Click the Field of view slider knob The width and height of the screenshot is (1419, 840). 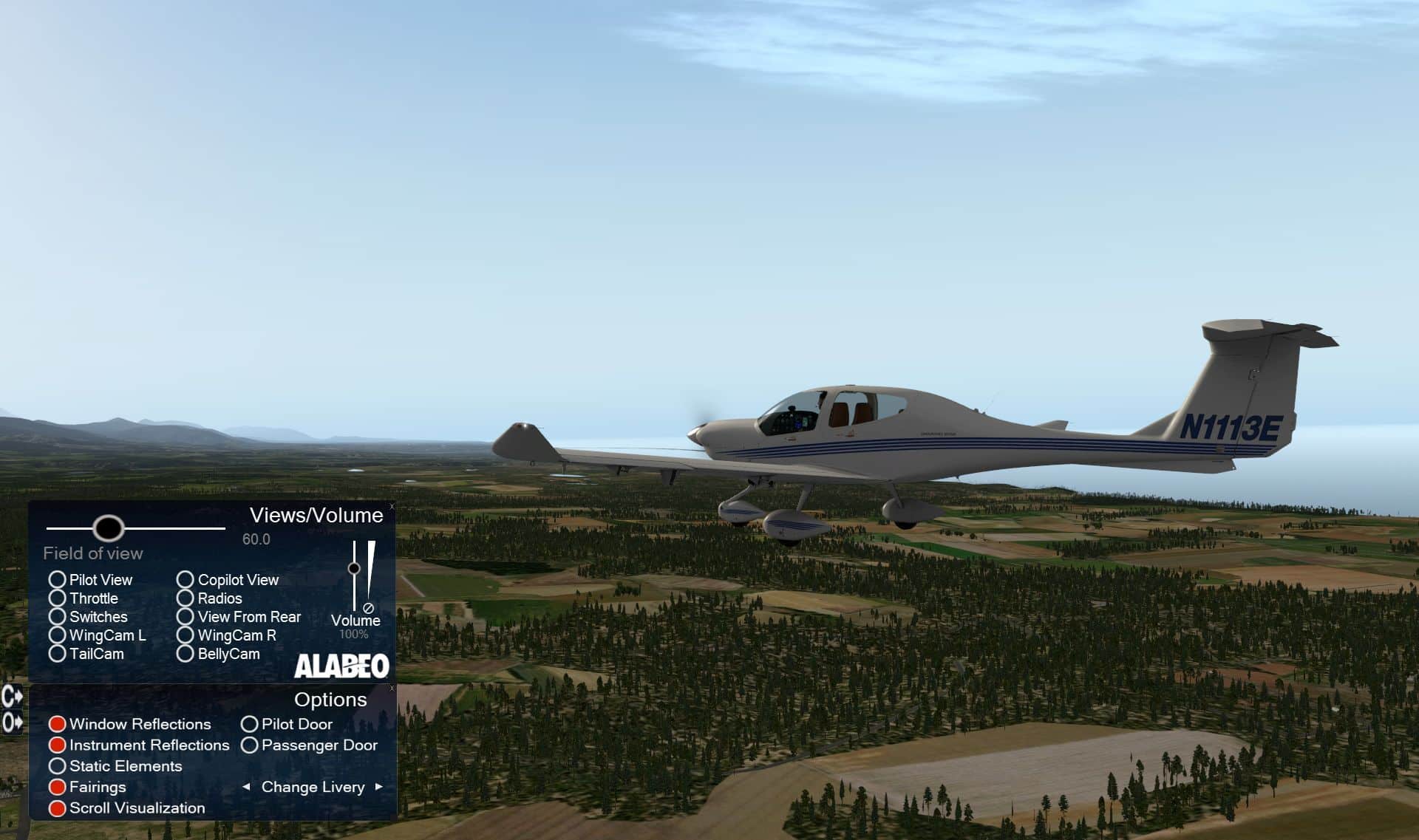pyautogui.click(x=109, y=528)
